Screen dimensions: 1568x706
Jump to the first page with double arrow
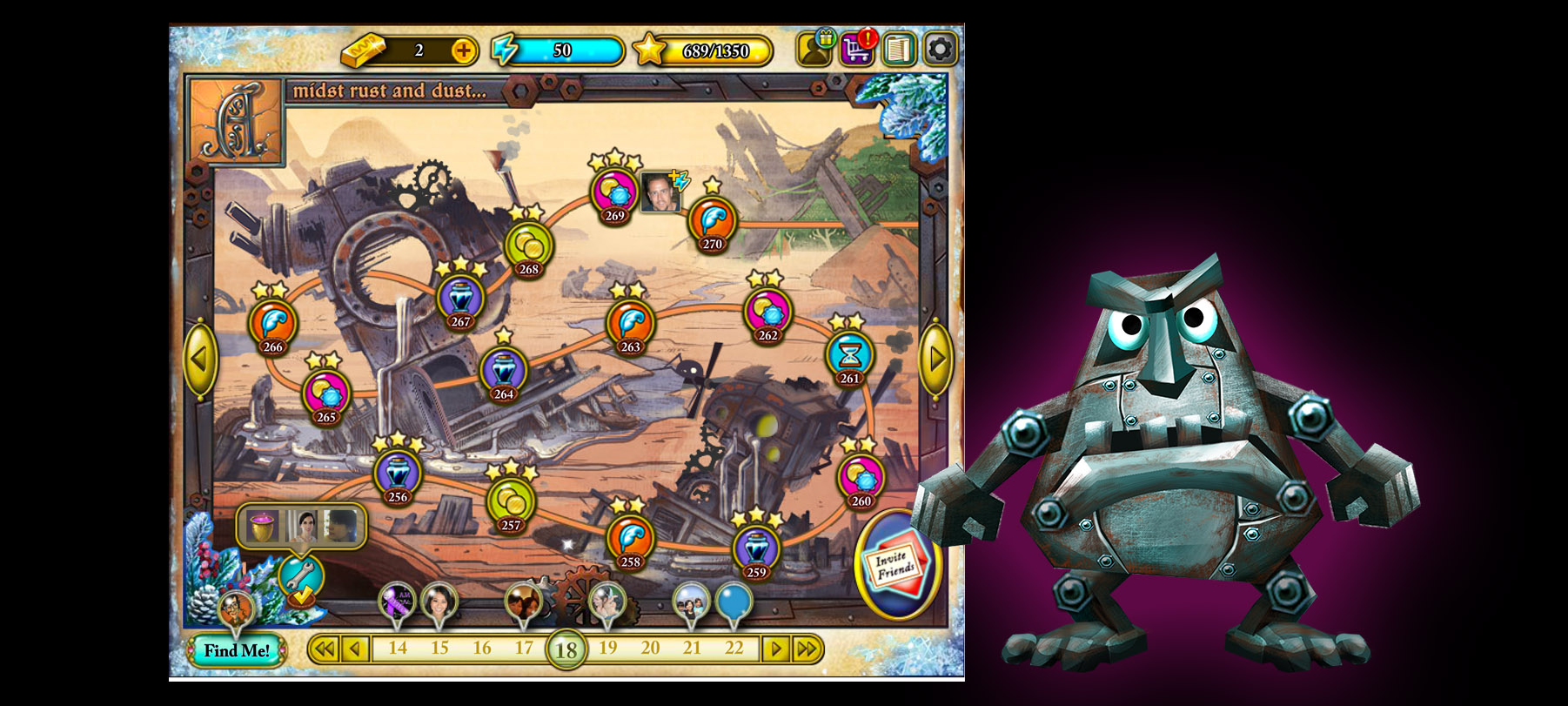click(324, 649)
